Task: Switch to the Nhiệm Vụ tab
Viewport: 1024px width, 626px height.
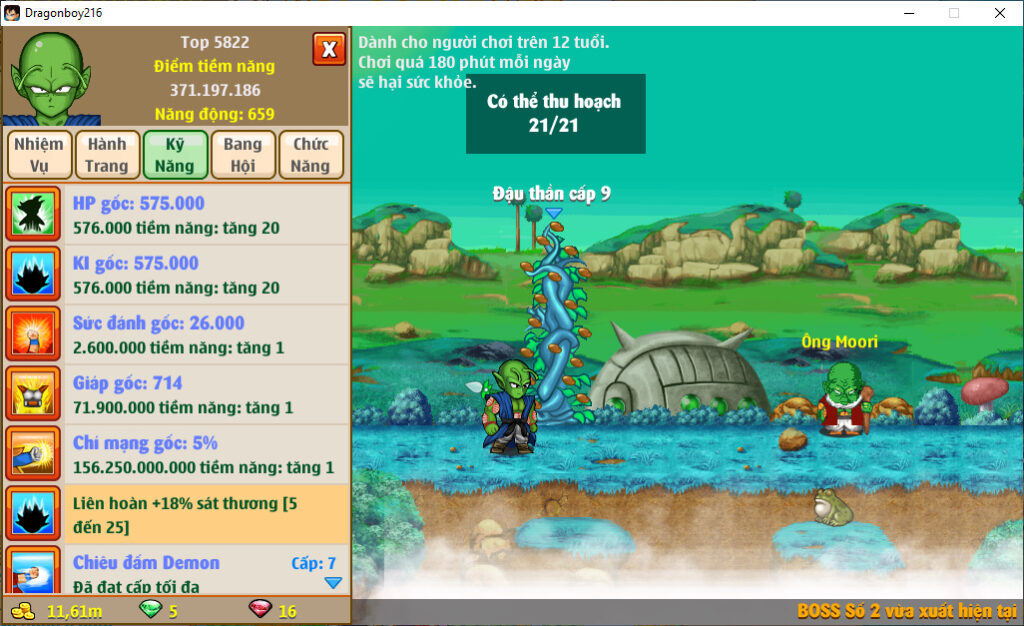Action: coord(39,155)
